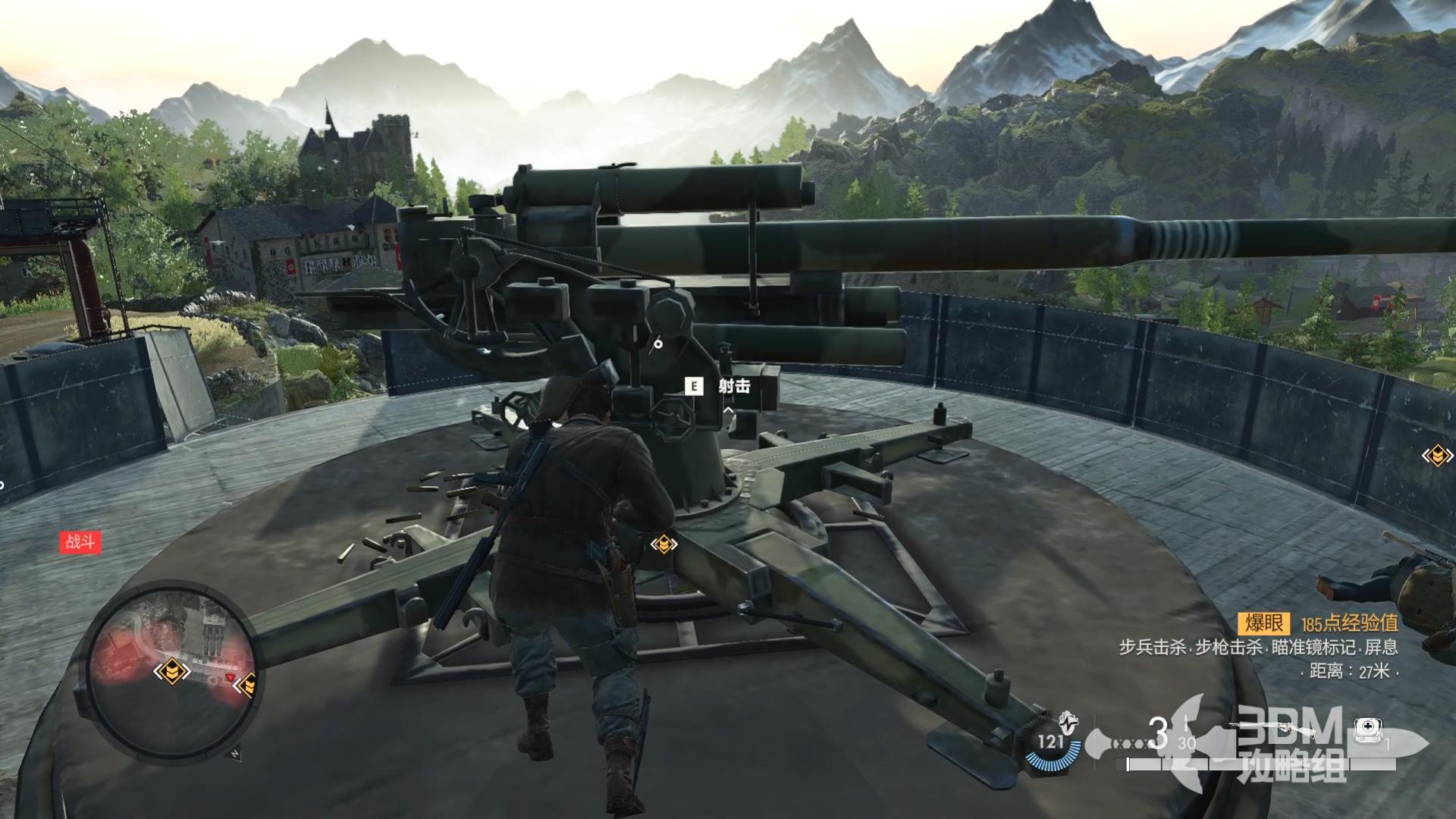
Task: Select the yellow objective marker beside the player
Action: click(x=664, y=544)
